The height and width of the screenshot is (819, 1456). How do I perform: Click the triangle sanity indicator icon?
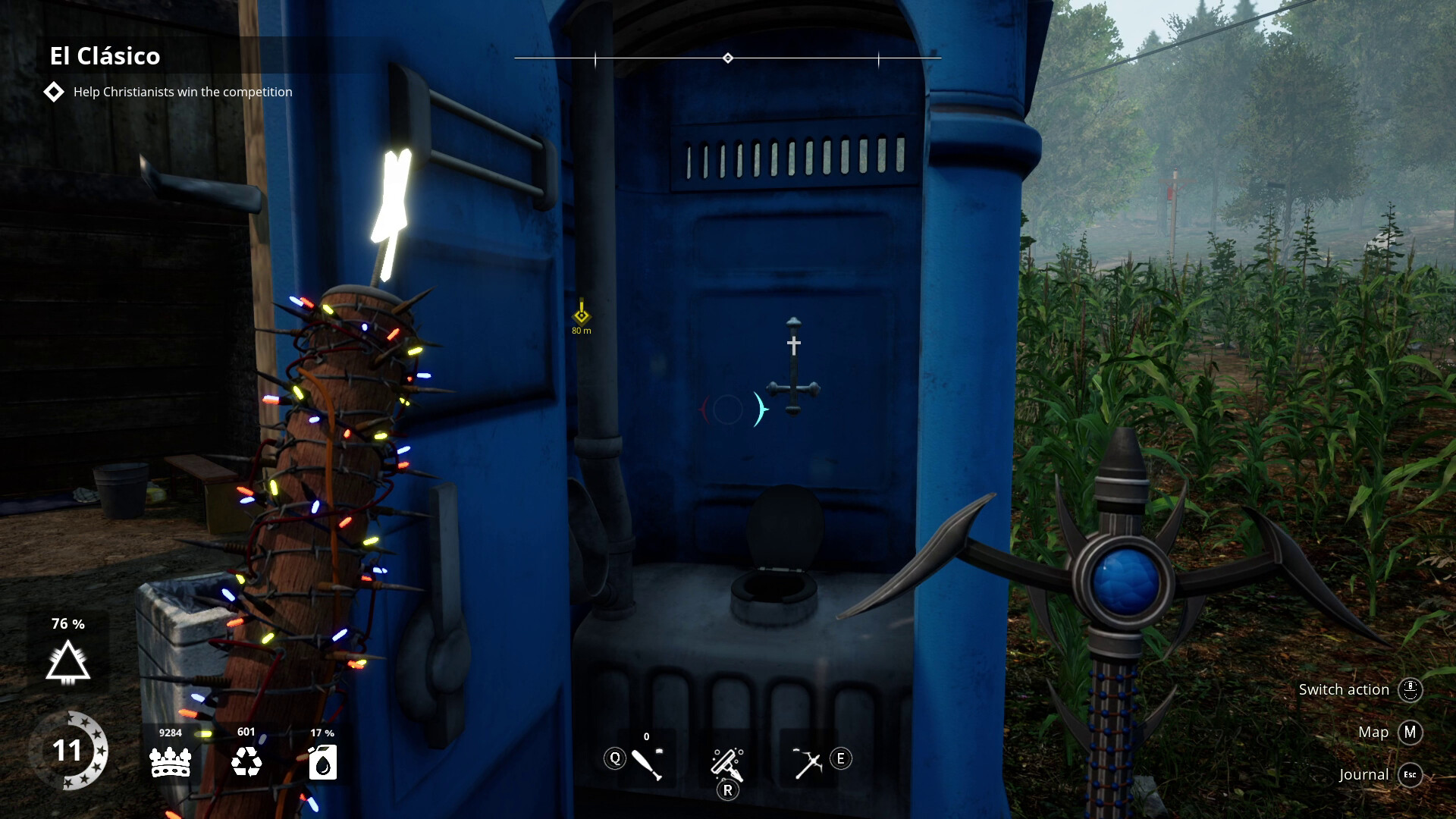67,664
